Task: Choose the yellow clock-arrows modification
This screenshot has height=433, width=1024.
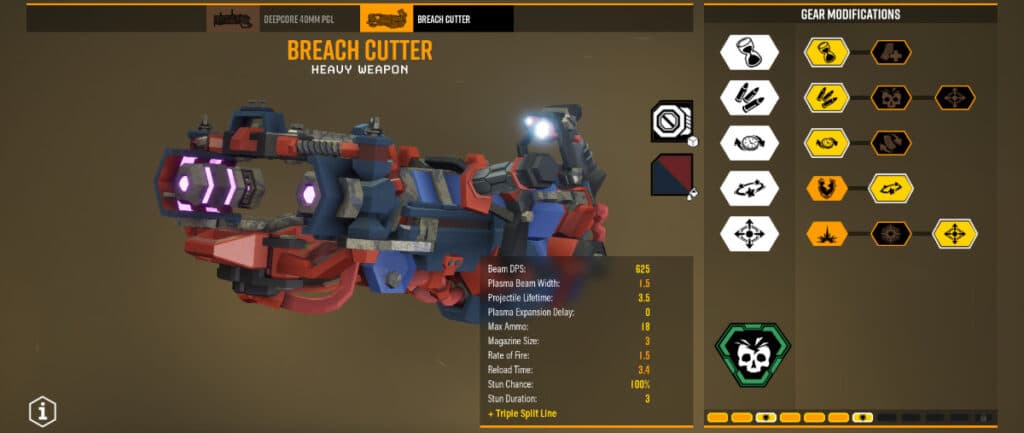Action: click(827, 143)
